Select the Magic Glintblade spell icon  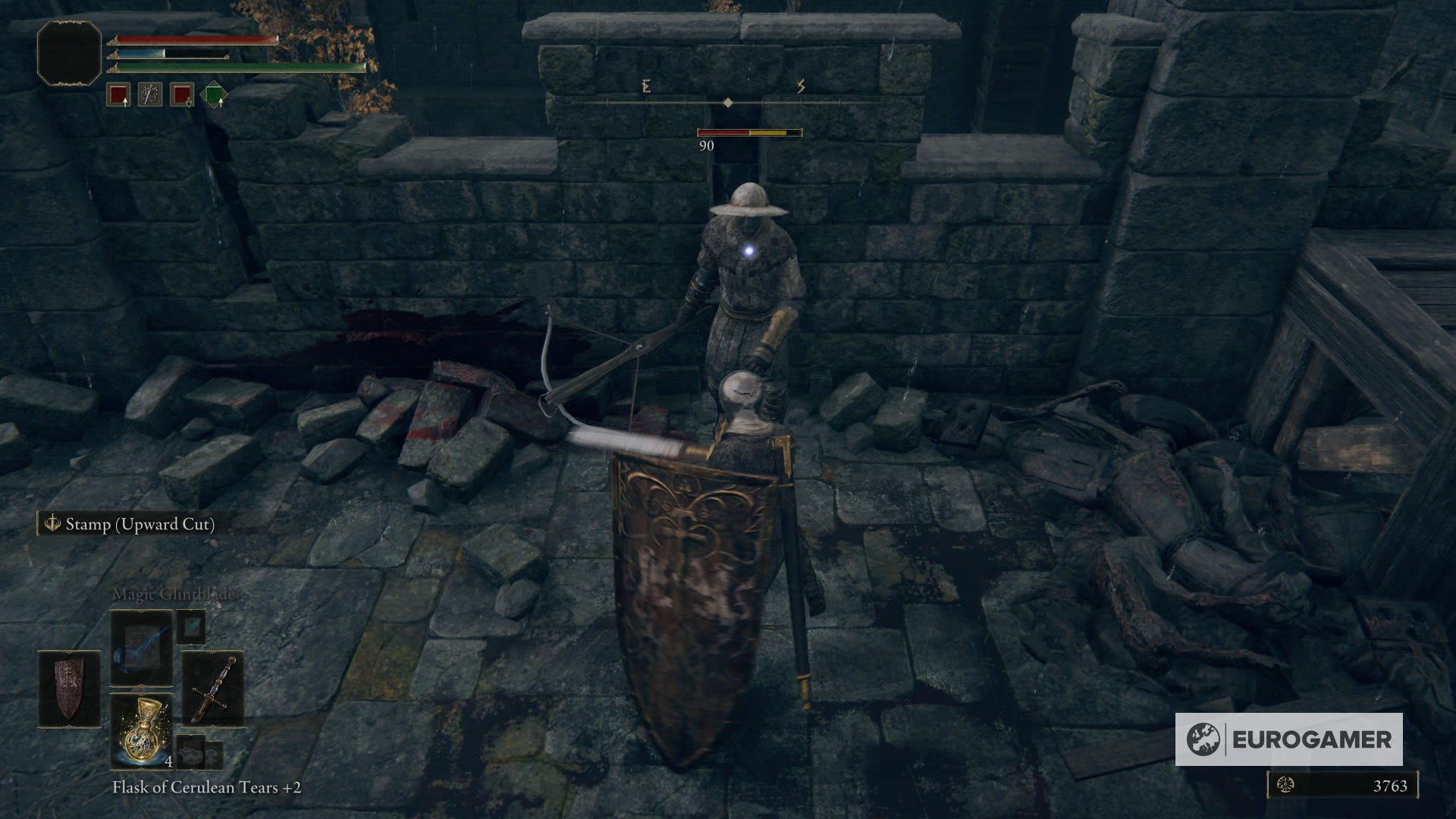pyautogui.click(x=140, y=648)
